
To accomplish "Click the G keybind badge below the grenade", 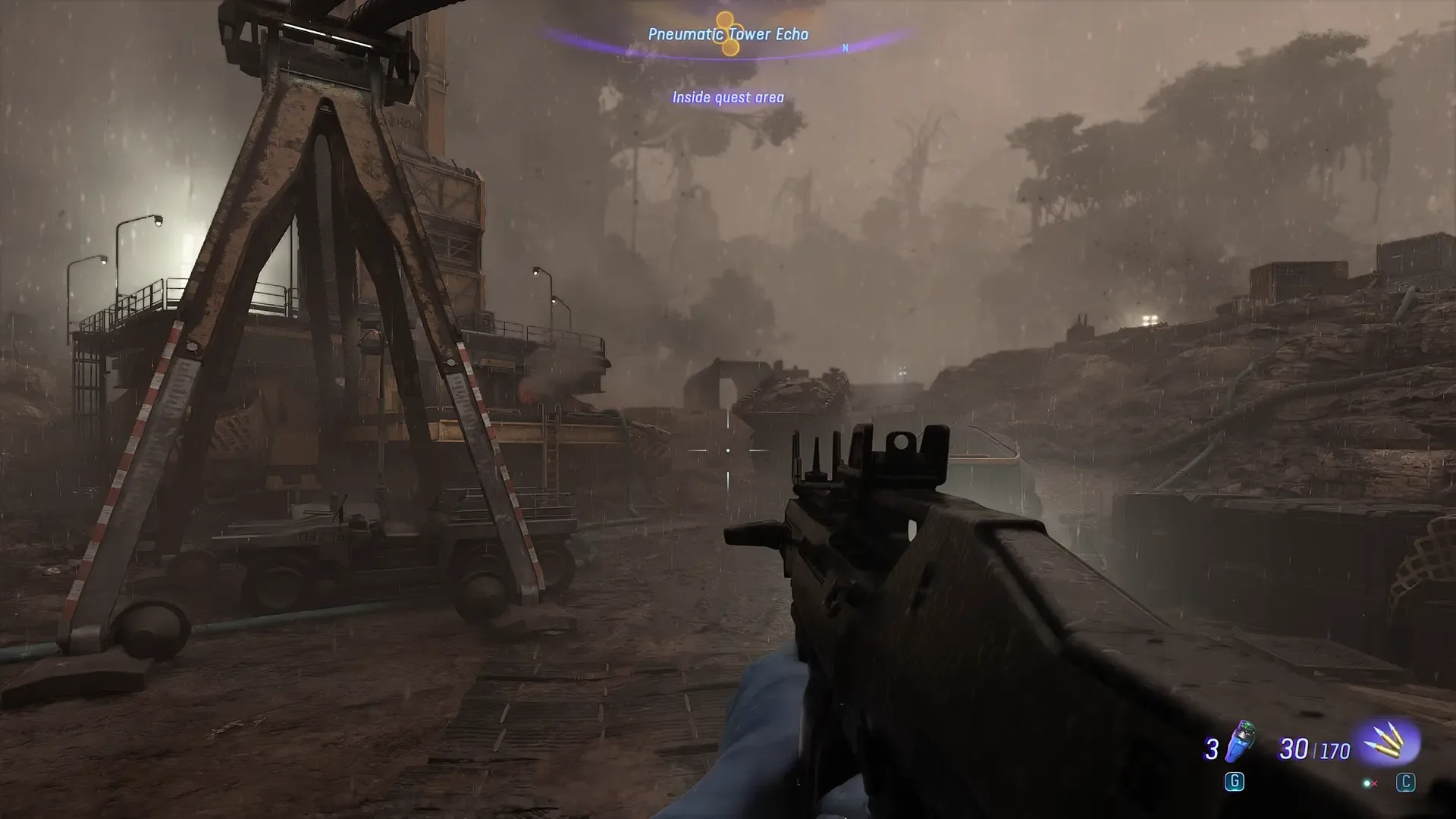I will pos(1234,783).
